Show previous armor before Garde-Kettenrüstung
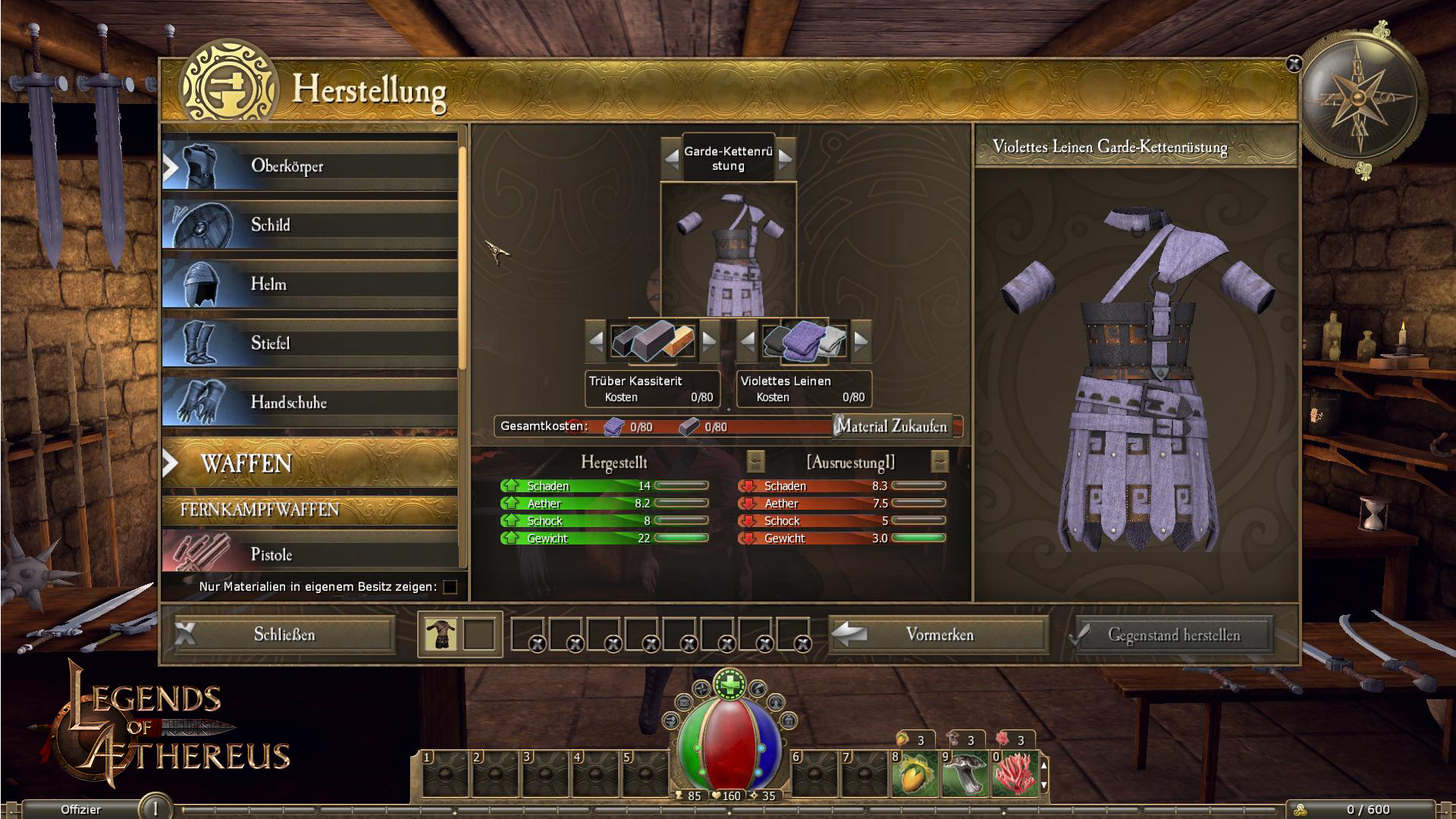This screenshot has height=819, width=1456. coord(672,158)
